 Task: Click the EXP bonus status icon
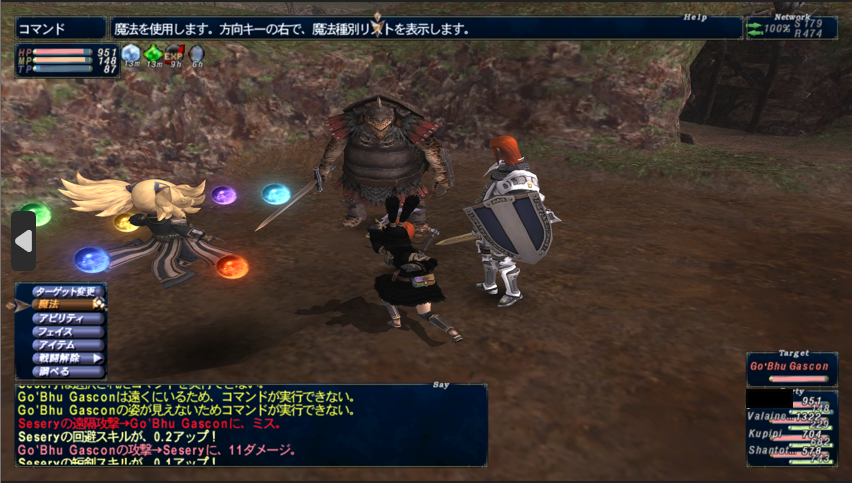click(x=175, y=54)
